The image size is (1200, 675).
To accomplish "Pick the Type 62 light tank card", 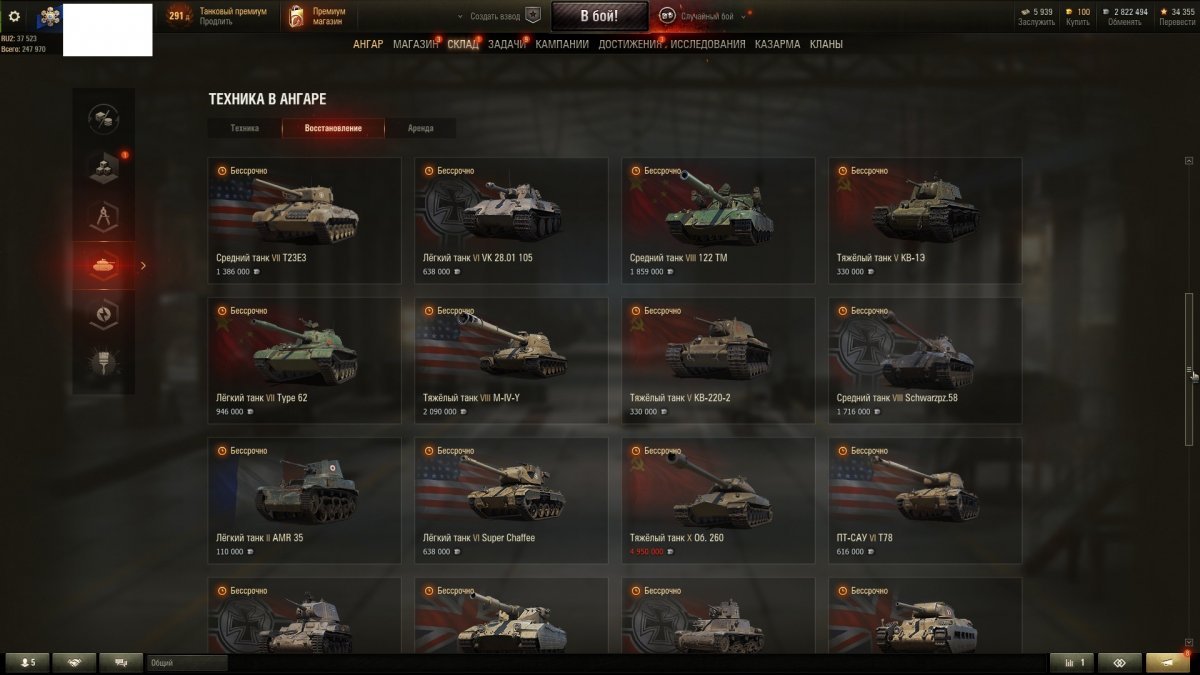I will 304,360.
